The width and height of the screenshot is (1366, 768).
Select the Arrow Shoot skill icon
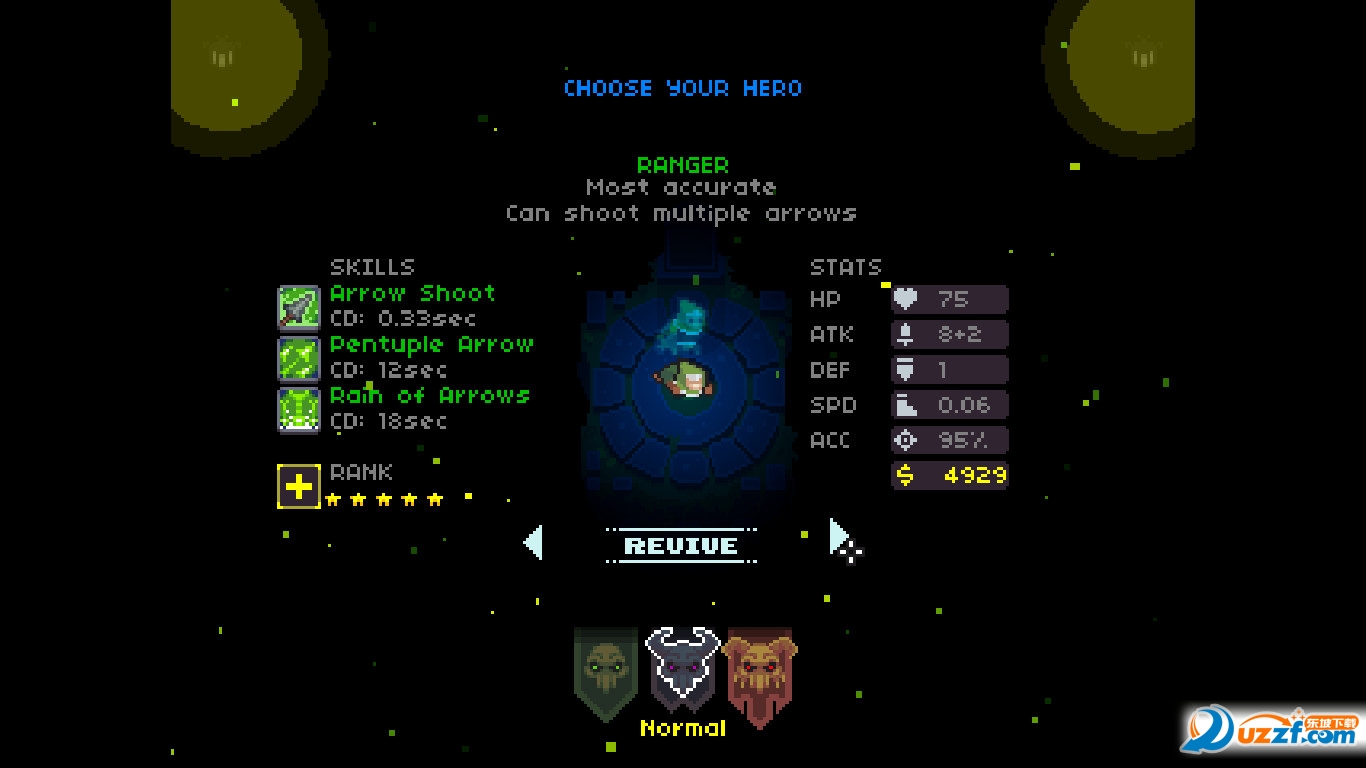pos(298,307)
